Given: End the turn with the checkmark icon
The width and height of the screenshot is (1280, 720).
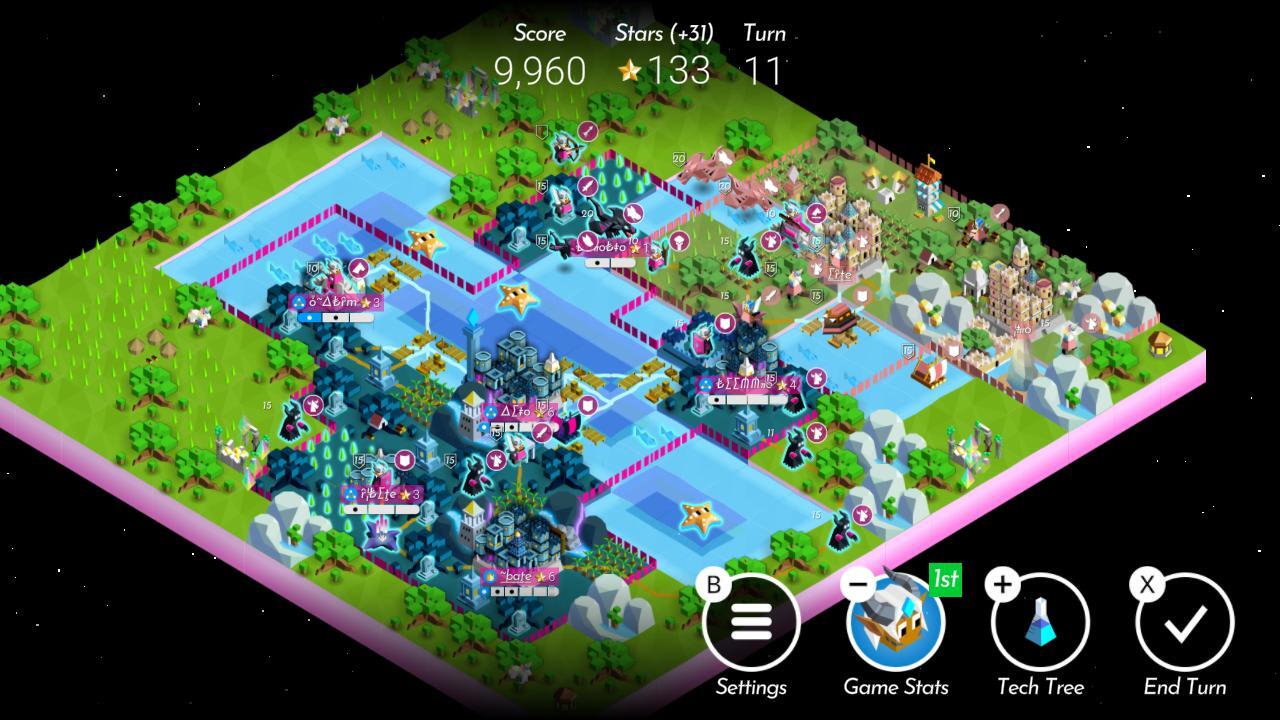Looking at the screenshot, I should [1186, 622].
